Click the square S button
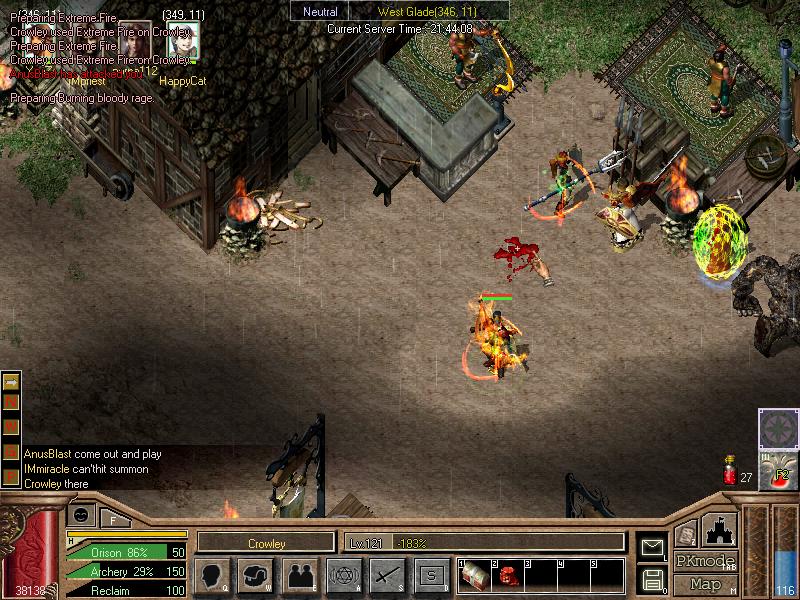Viewport: 800px width, 600px height. (x=431, y=575)
